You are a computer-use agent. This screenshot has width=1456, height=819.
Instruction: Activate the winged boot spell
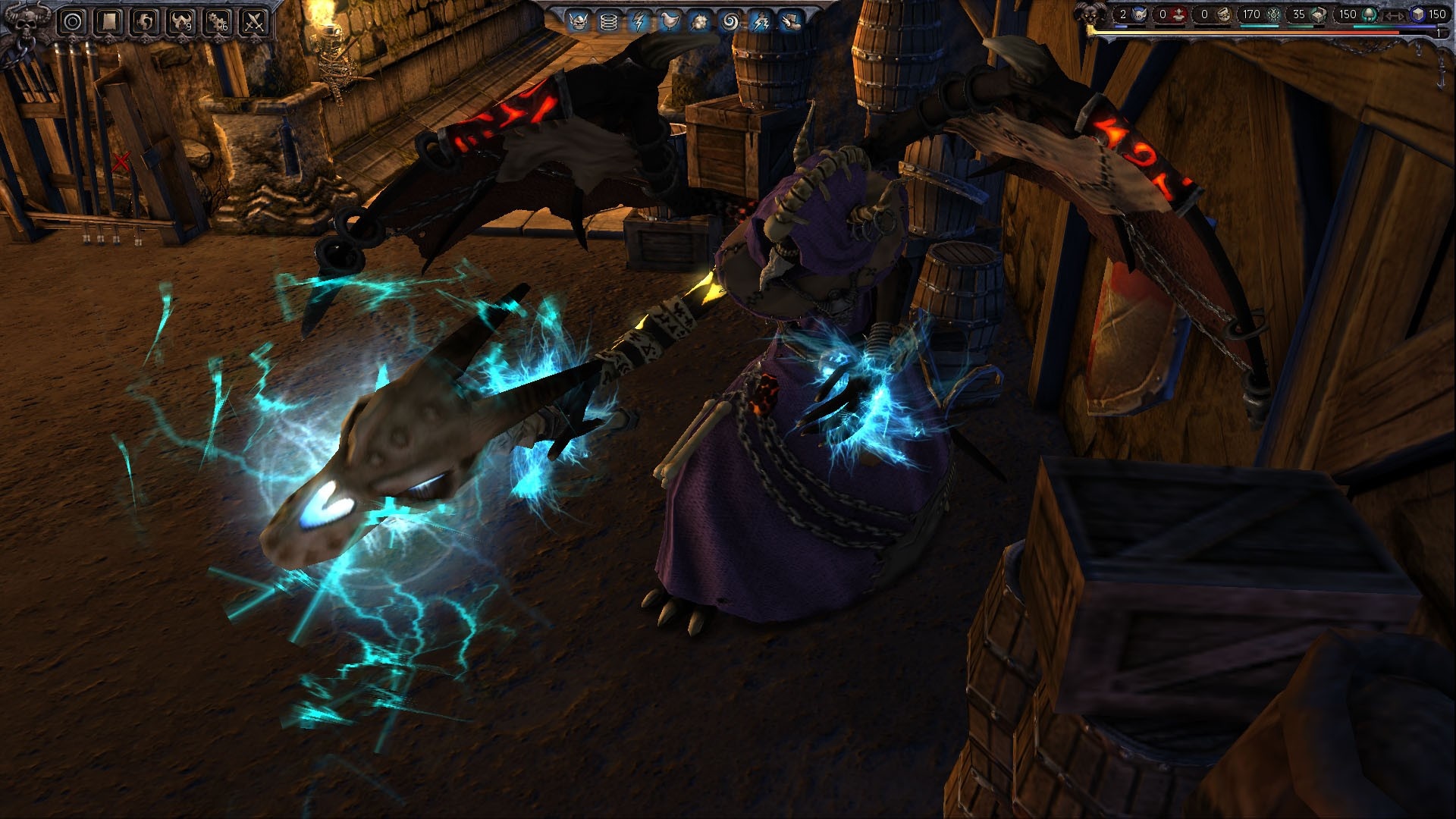click(791, 22)
